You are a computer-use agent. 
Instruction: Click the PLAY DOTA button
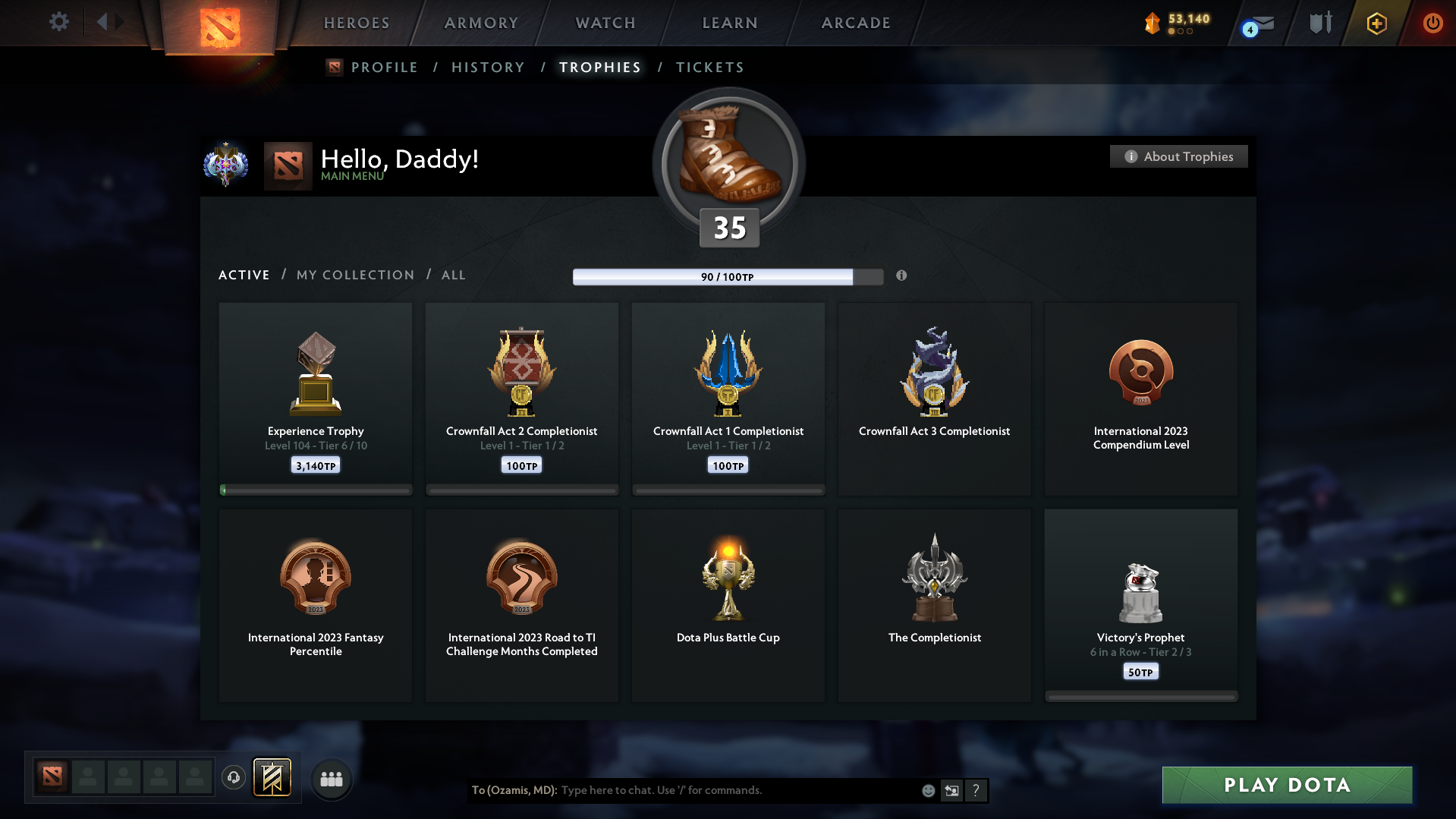pyautogui.click(x=1286, y=785)
